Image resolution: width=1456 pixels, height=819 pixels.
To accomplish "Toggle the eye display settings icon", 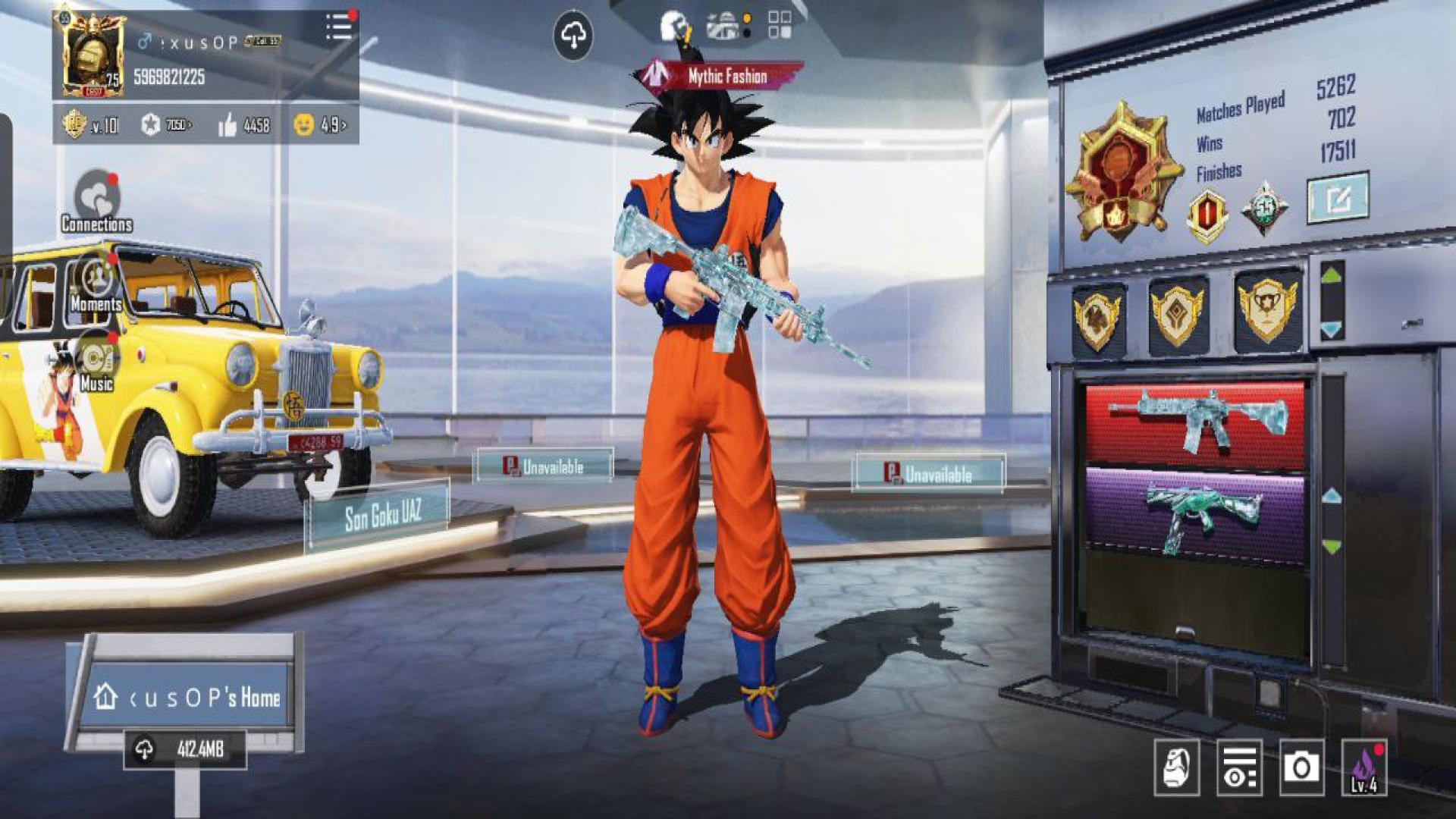I will 1239,767.
